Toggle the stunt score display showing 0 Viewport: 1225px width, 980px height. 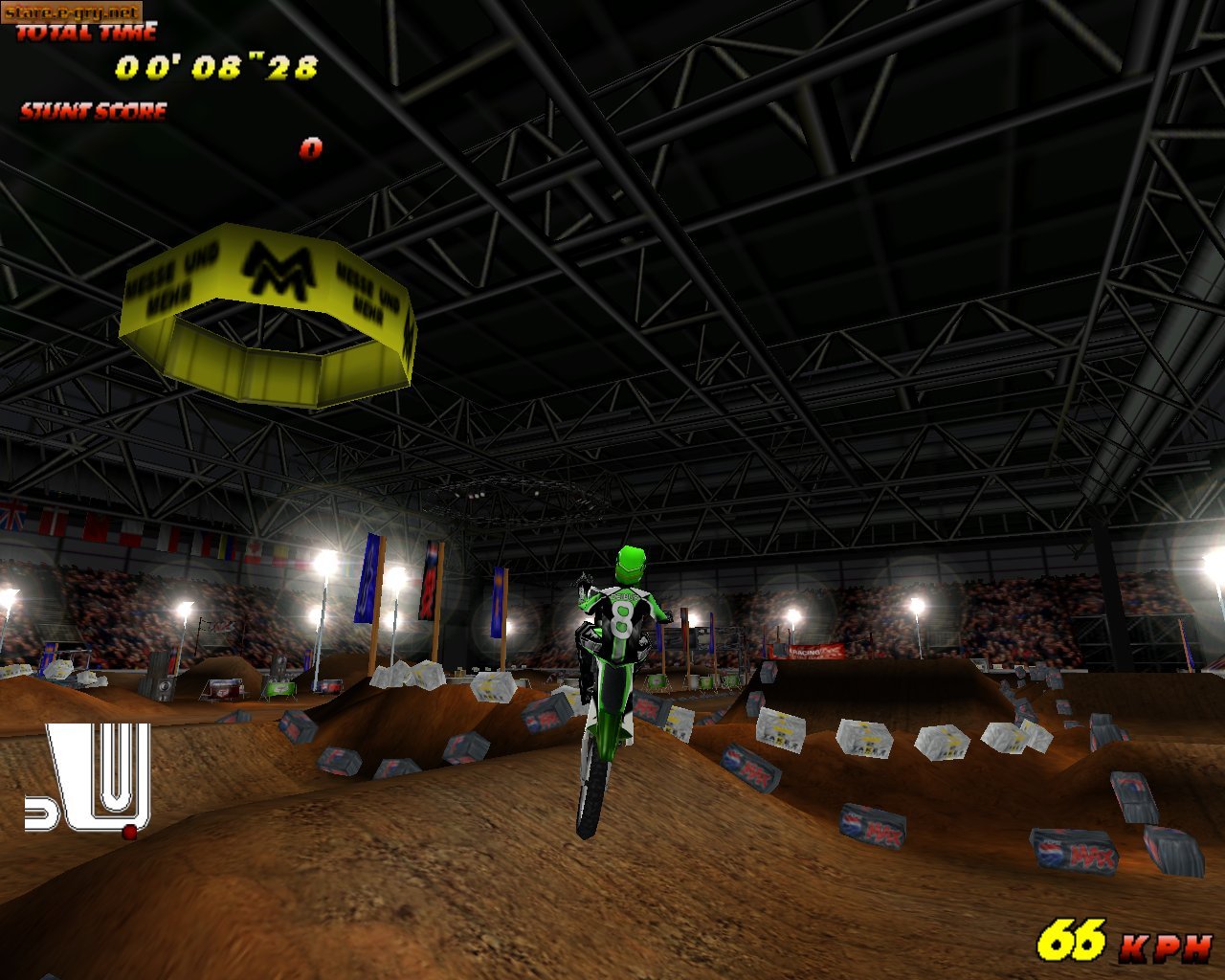tap(309, 150)
